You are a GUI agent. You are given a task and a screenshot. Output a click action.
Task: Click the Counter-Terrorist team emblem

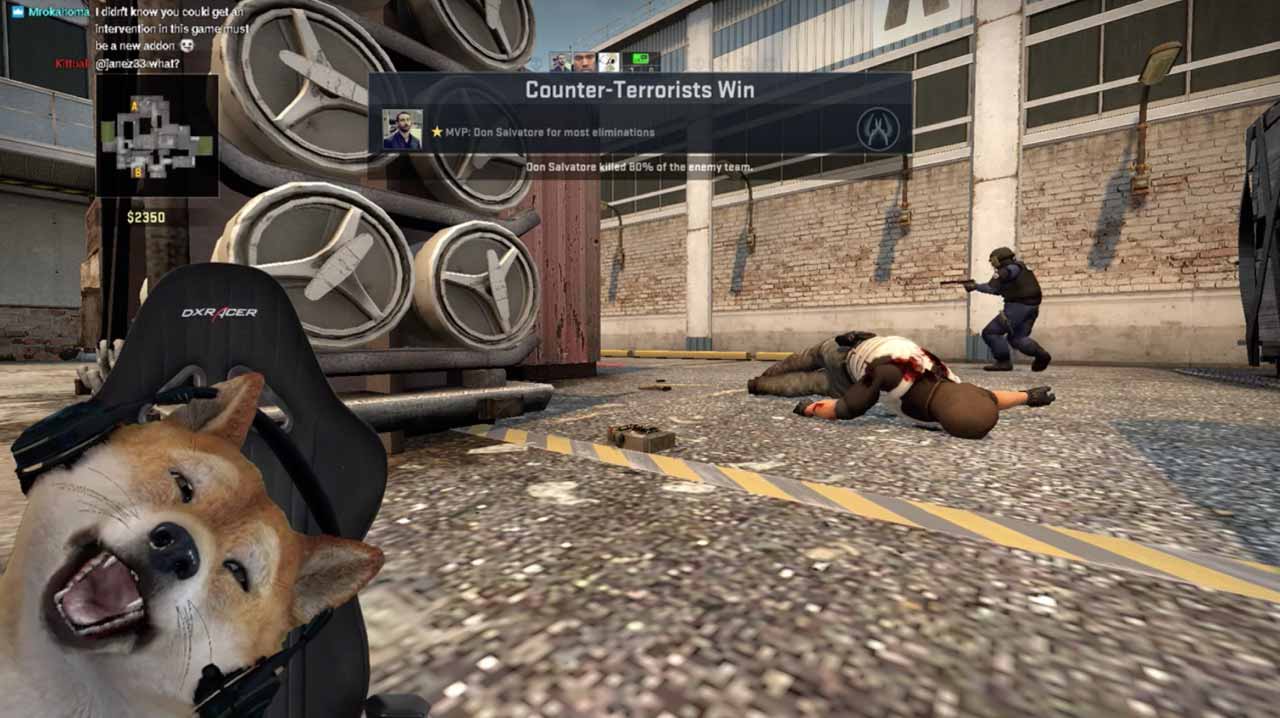(877, 129)
